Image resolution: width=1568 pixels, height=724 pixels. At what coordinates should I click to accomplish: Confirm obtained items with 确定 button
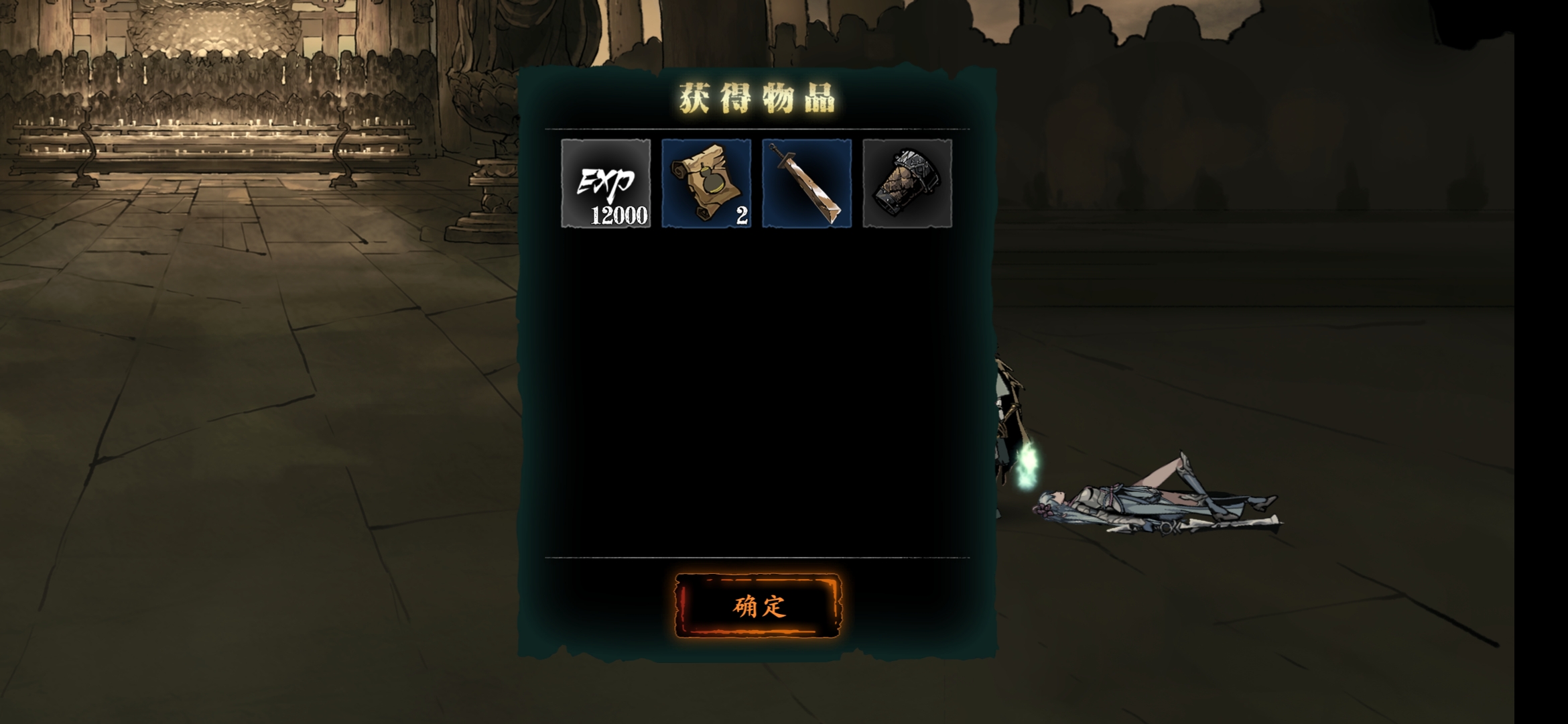click(x=758, y=606)
